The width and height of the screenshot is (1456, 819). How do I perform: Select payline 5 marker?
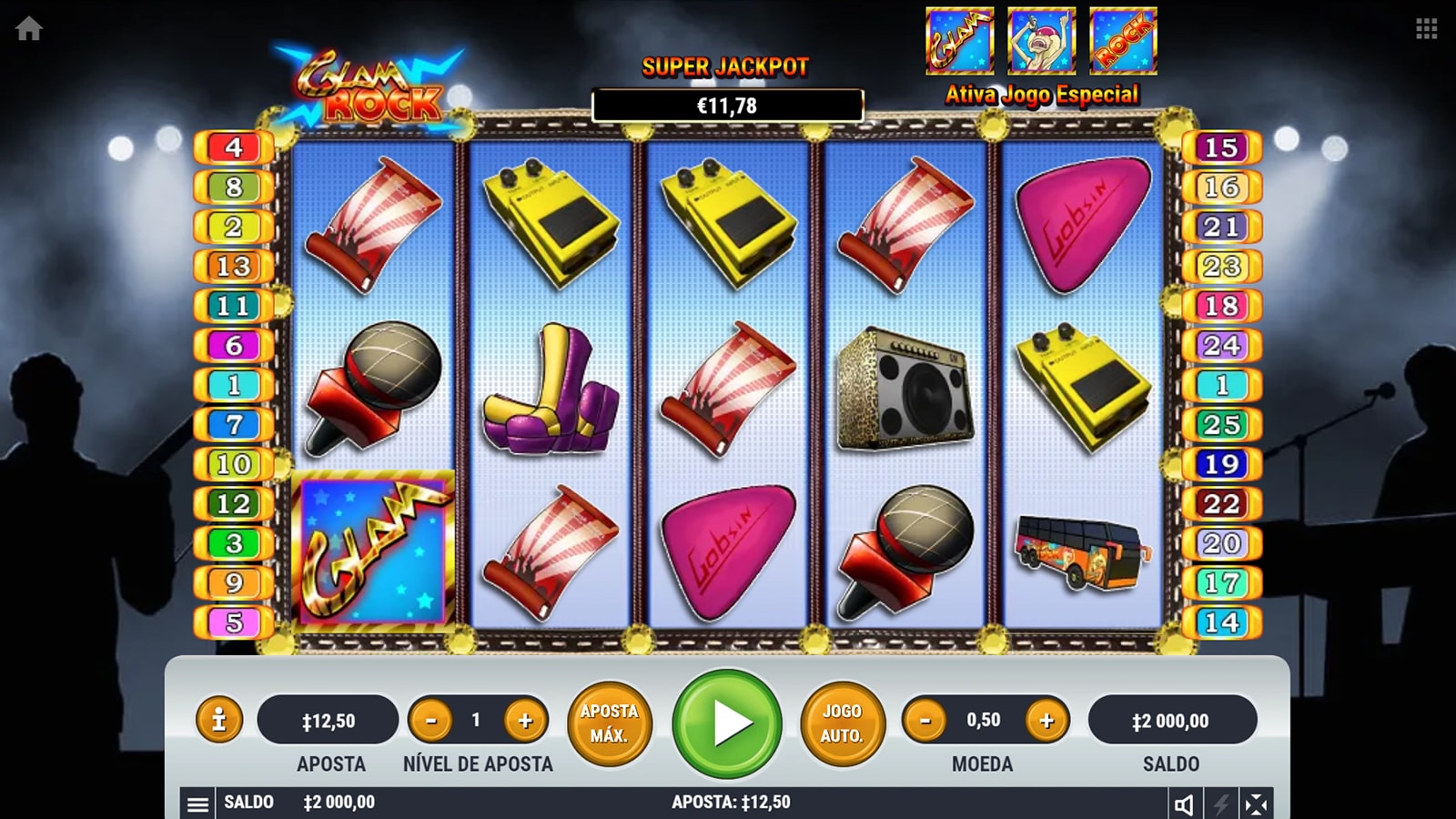click(x=234, y=622)
